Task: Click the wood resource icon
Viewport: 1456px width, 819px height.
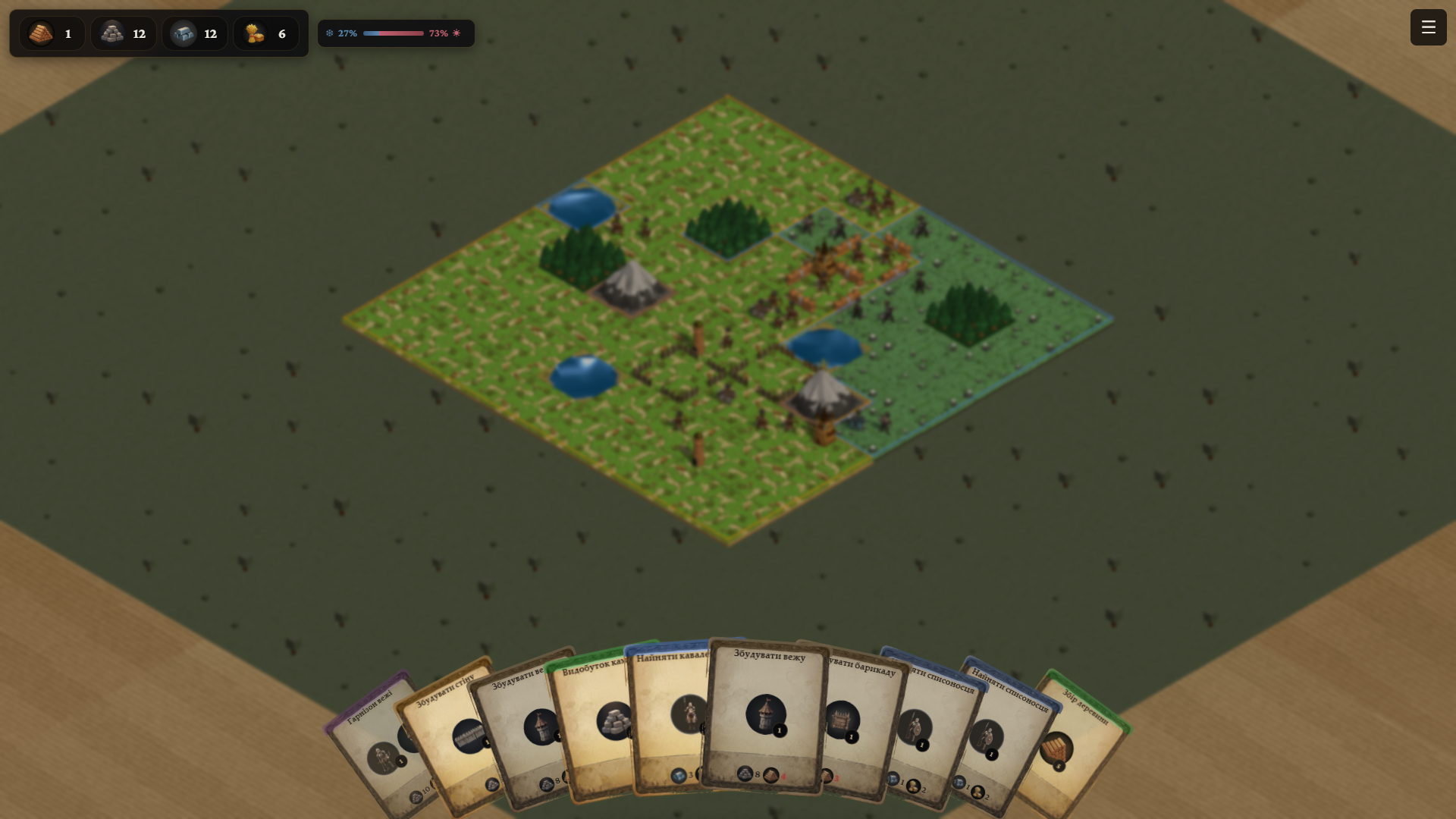Action: tap(40, 33)
